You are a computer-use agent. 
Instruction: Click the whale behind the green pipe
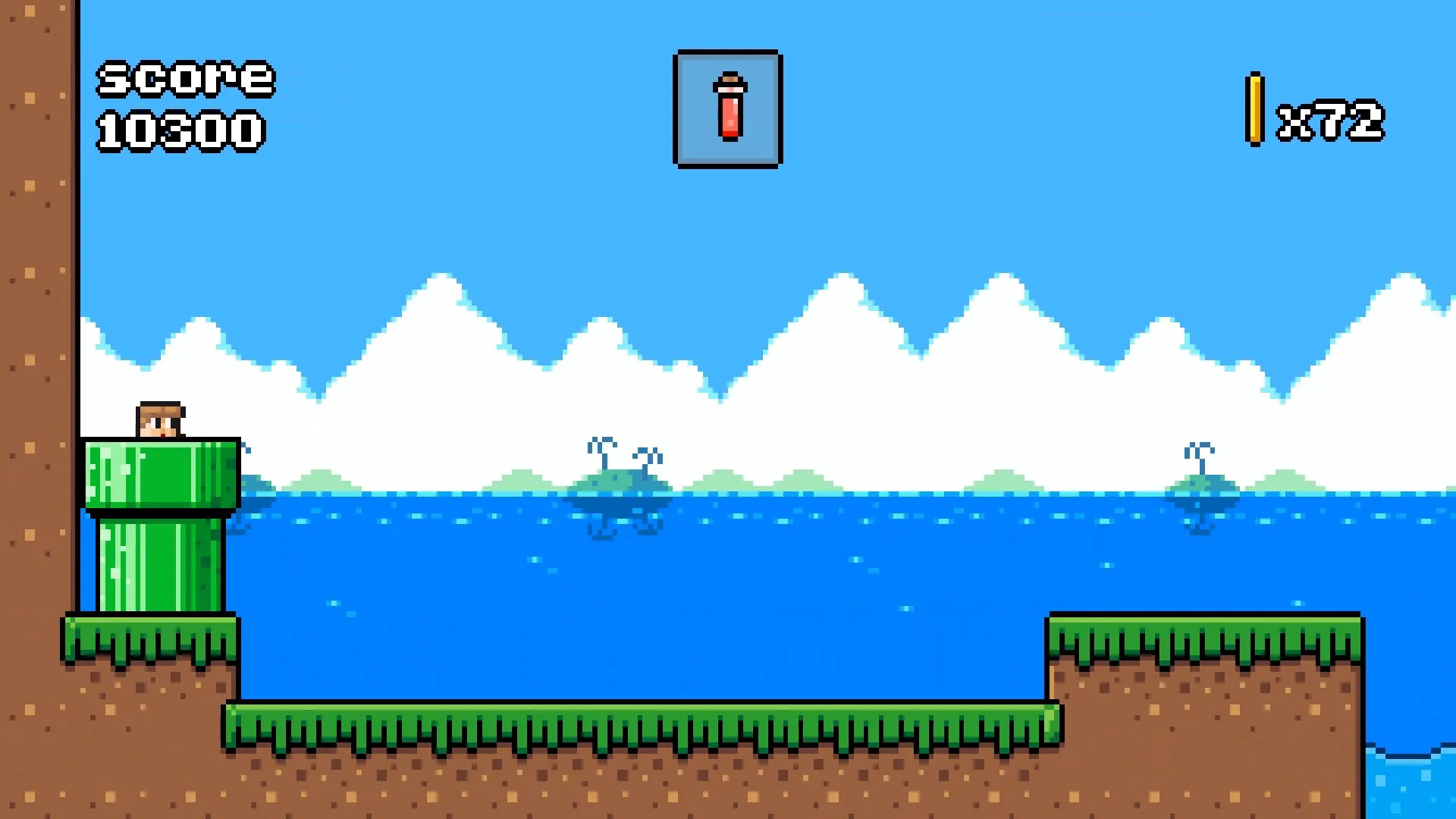tap(250, 493)
